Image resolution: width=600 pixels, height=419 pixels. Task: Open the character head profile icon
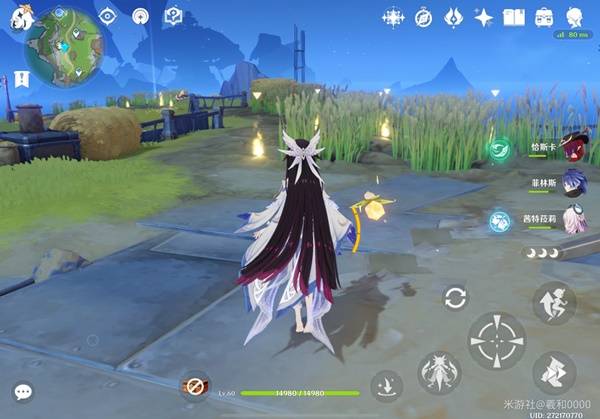(575, 17)
